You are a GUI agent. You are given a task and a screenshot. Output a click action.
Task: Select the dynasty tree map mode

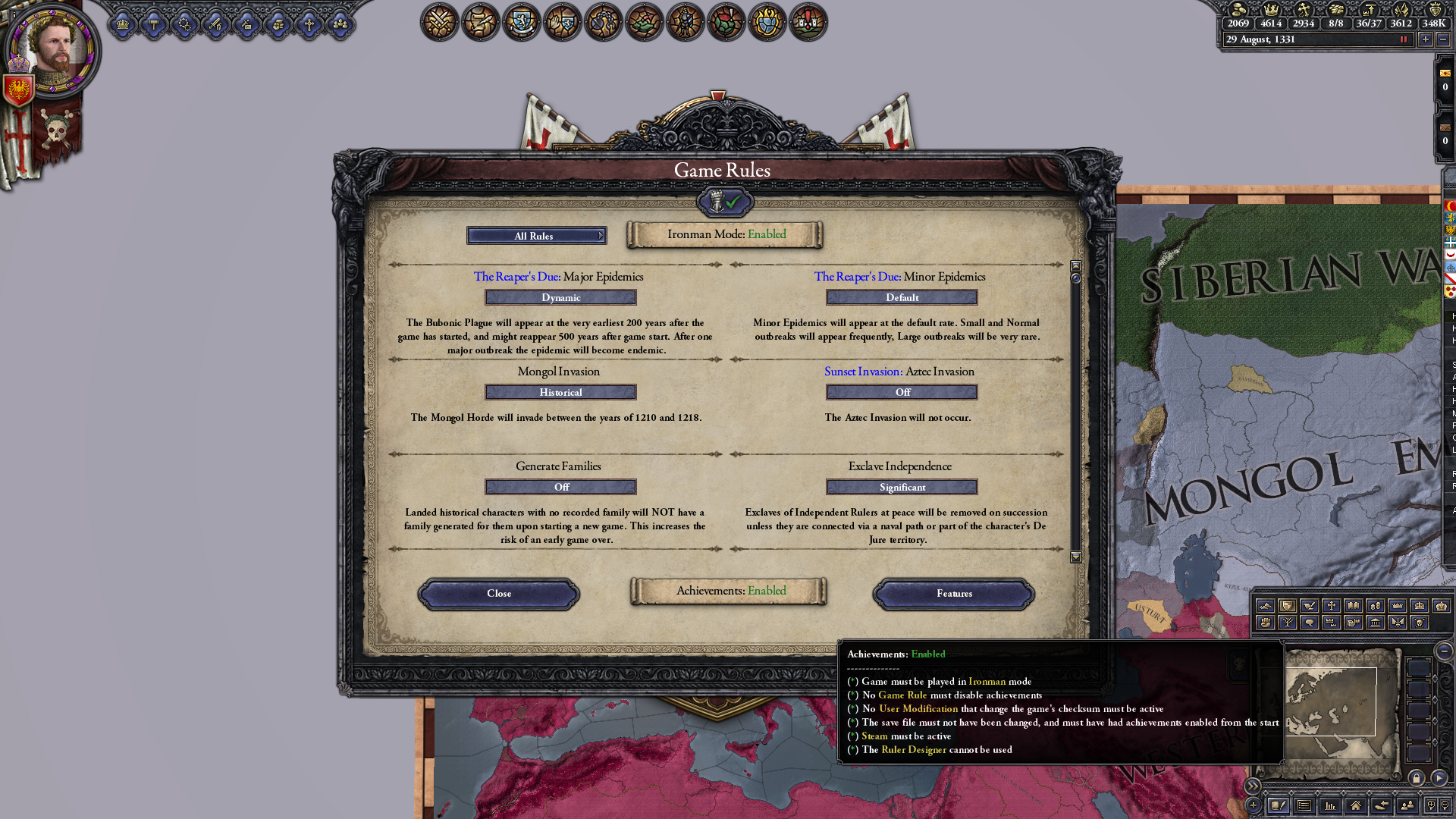[1288, 623]
